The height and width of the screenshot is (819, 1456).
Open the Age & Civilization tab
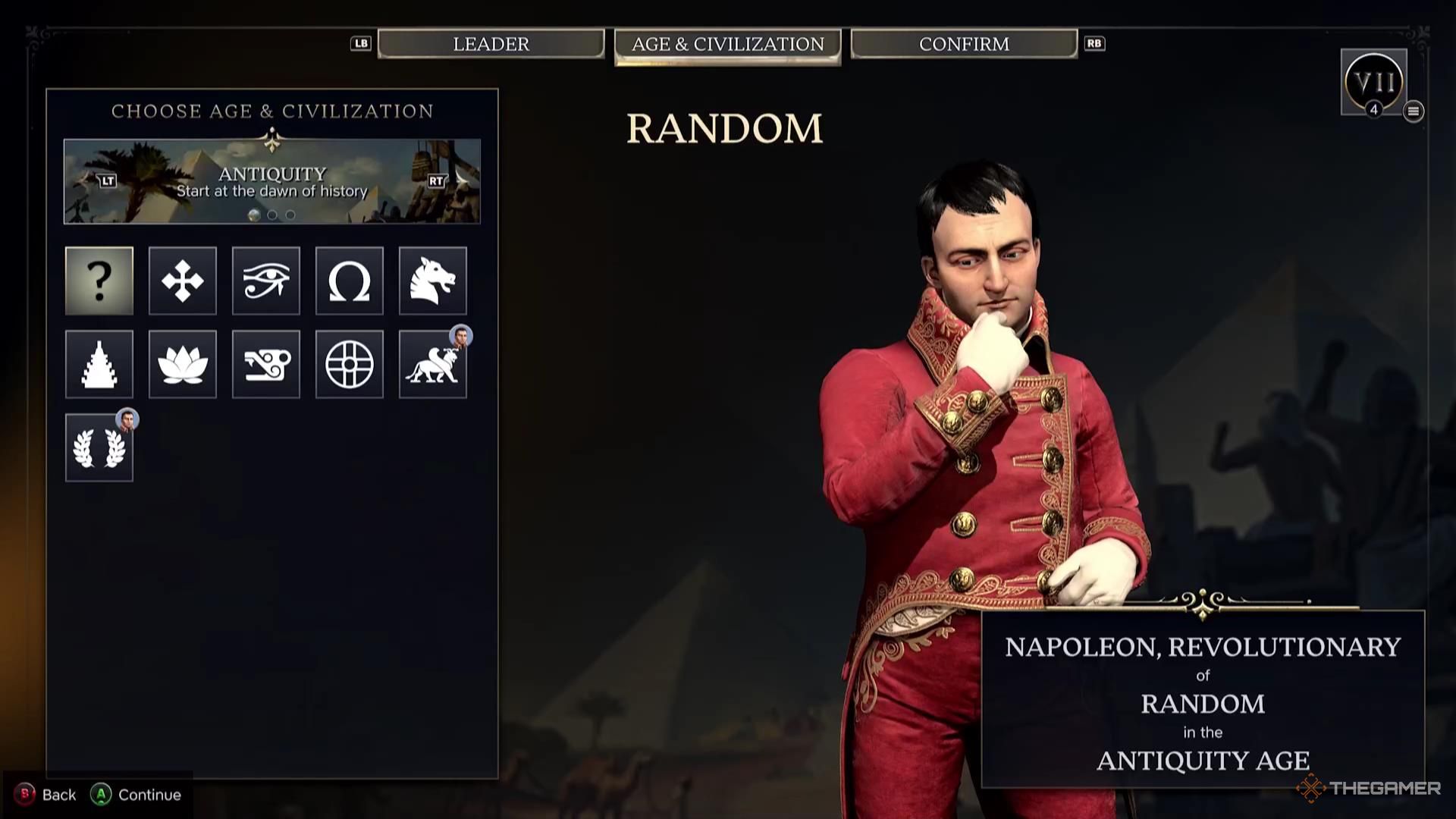[727, 45]
